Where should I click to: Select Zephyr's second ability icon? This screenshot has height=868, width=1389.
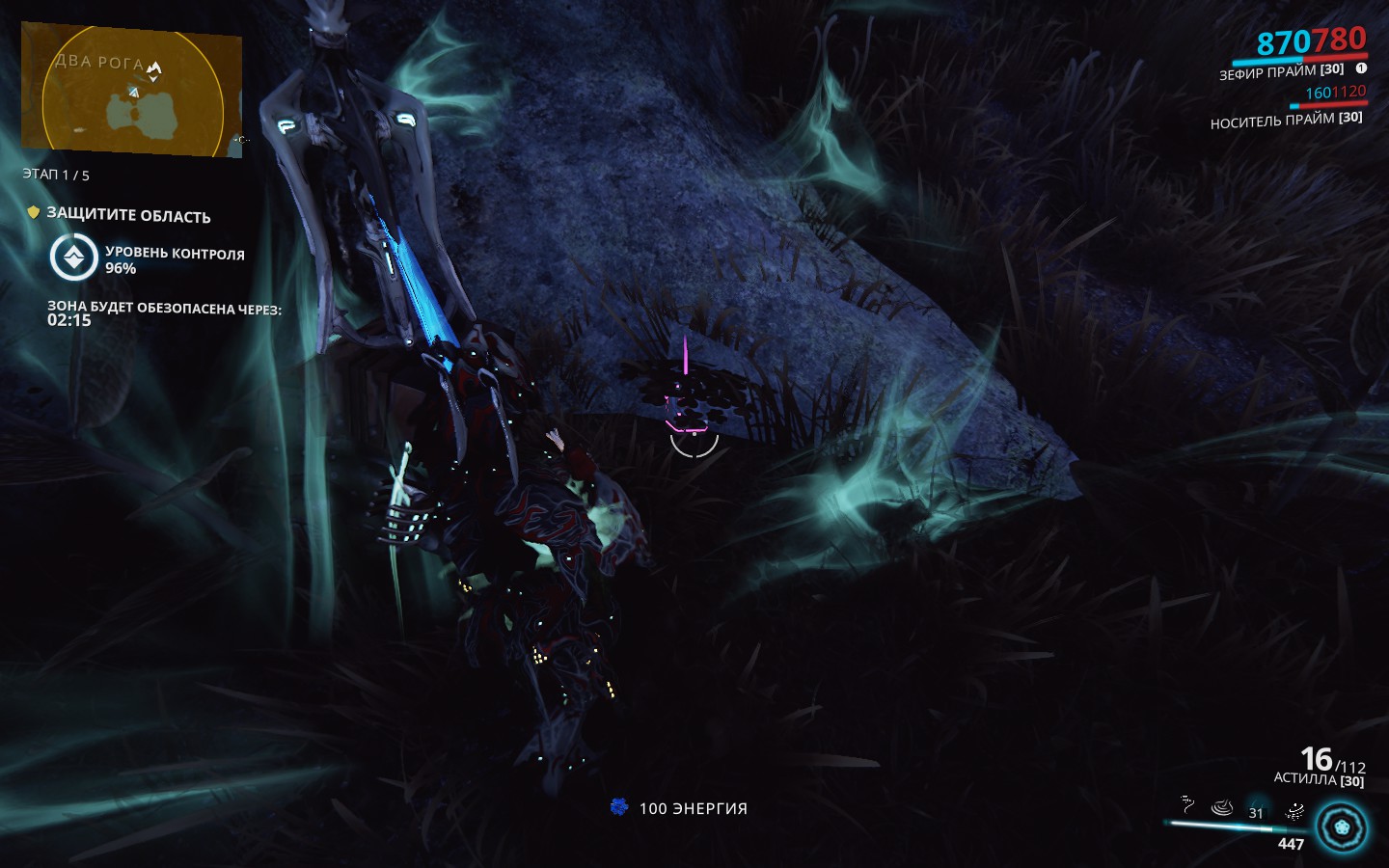(x=1222, y=807)
